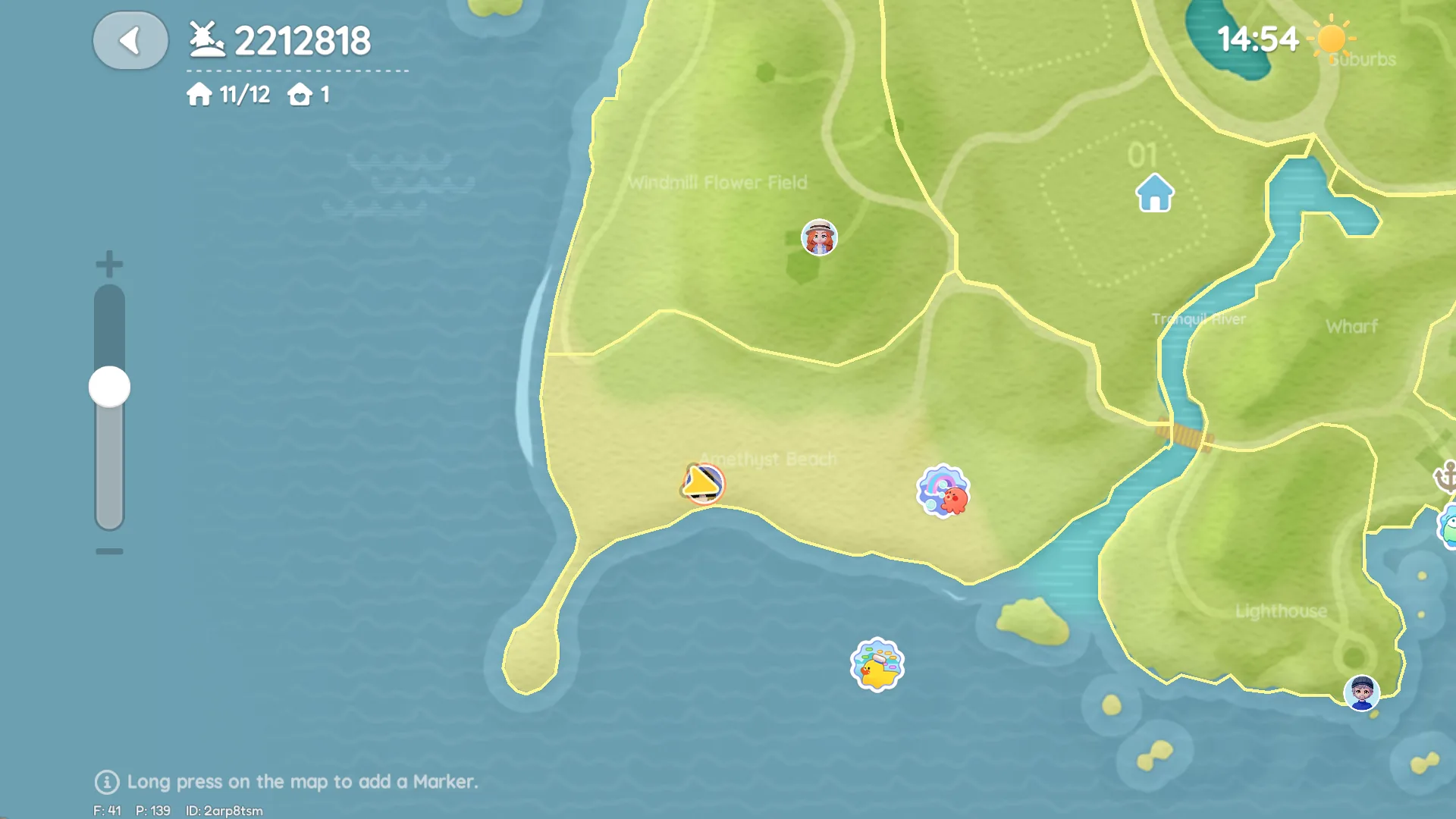Screen dimensions: 1456x819
Task: Click the info icon beside the marker hint
Action: tap(105, 783)
